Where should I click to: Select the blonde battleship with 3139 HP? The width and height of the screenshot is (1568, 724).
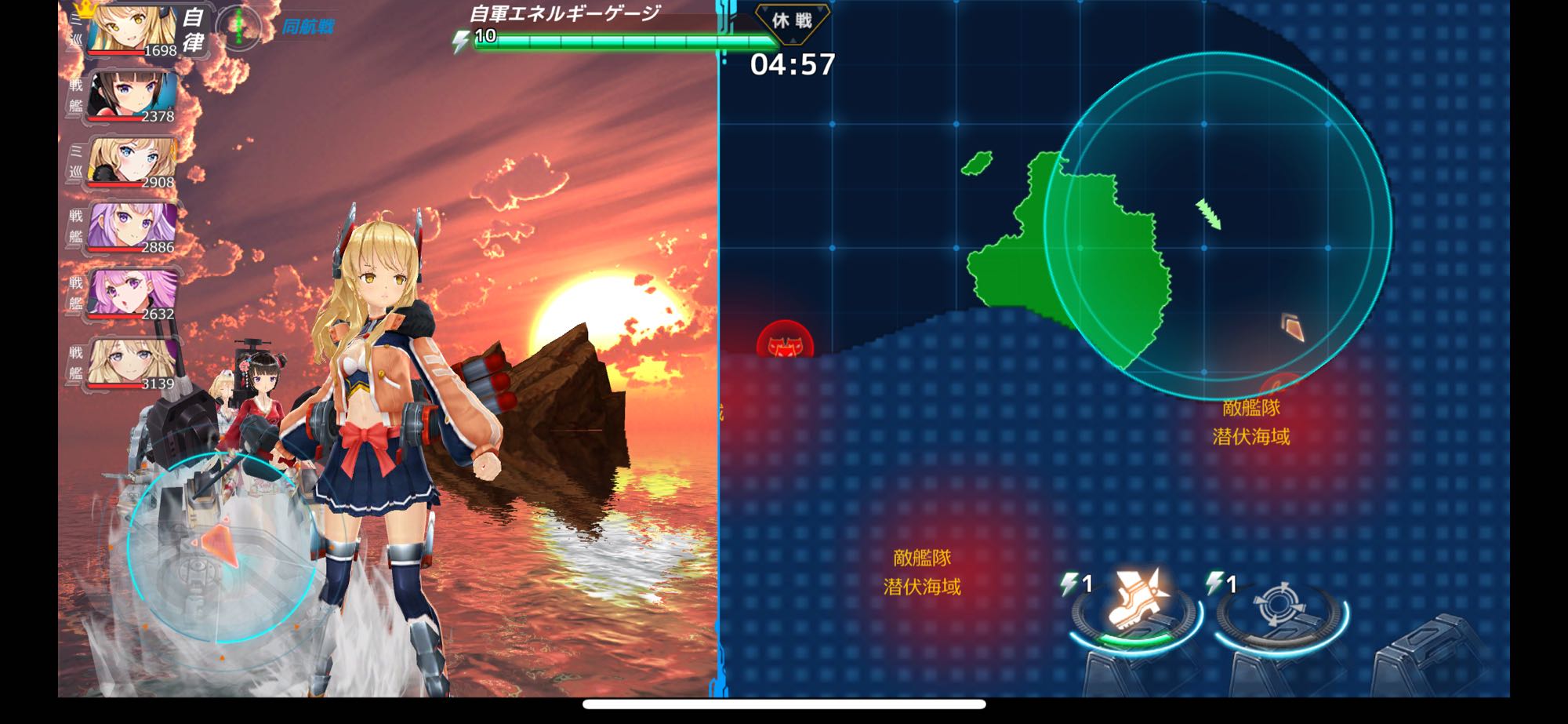[130, 362]
